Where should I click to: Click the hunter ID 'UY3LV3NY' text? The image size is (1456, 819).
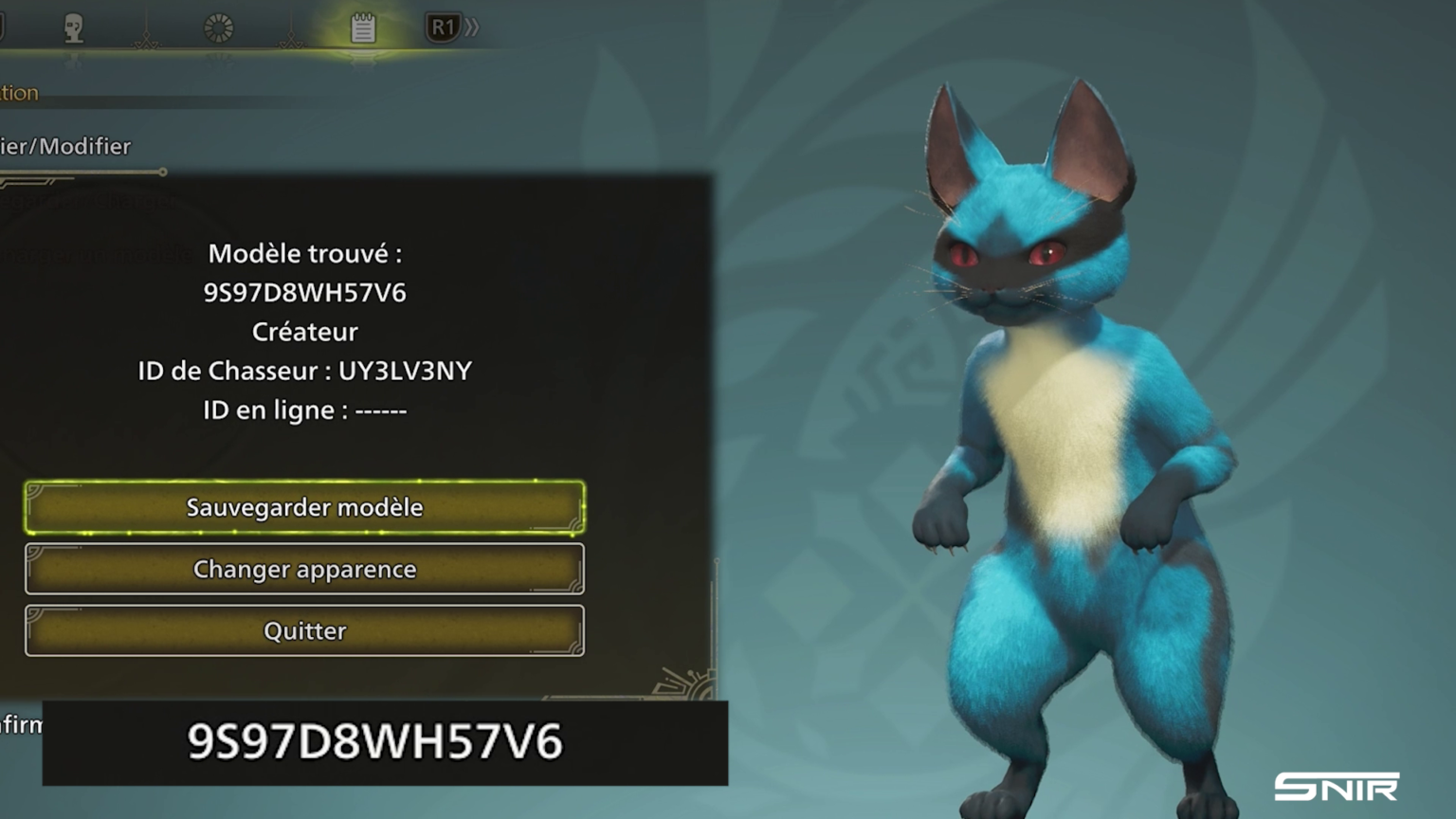click(406, 371)
